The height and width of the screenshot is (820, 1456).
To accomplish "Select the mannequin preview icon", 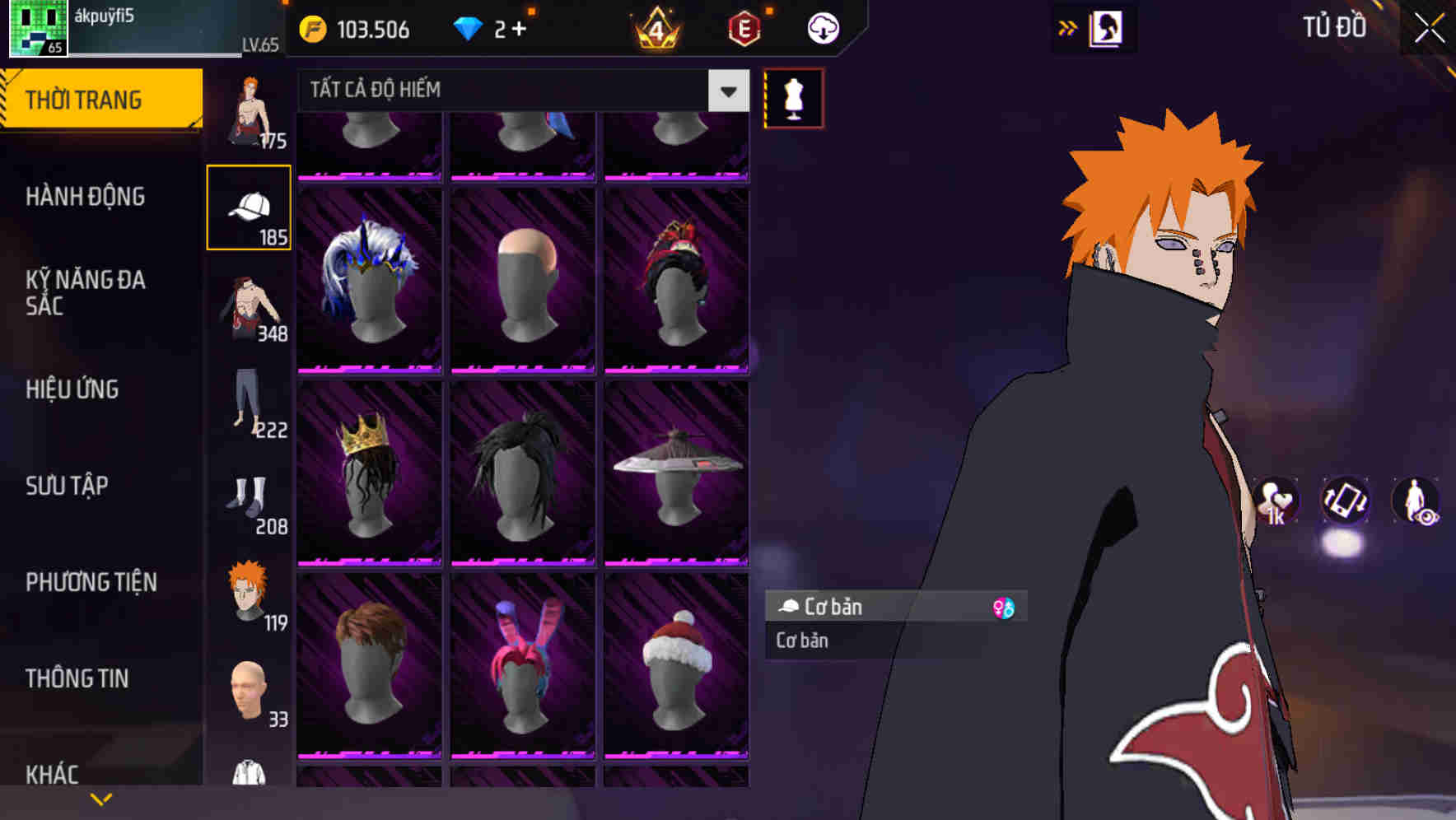I will click(x=793, y=97).
